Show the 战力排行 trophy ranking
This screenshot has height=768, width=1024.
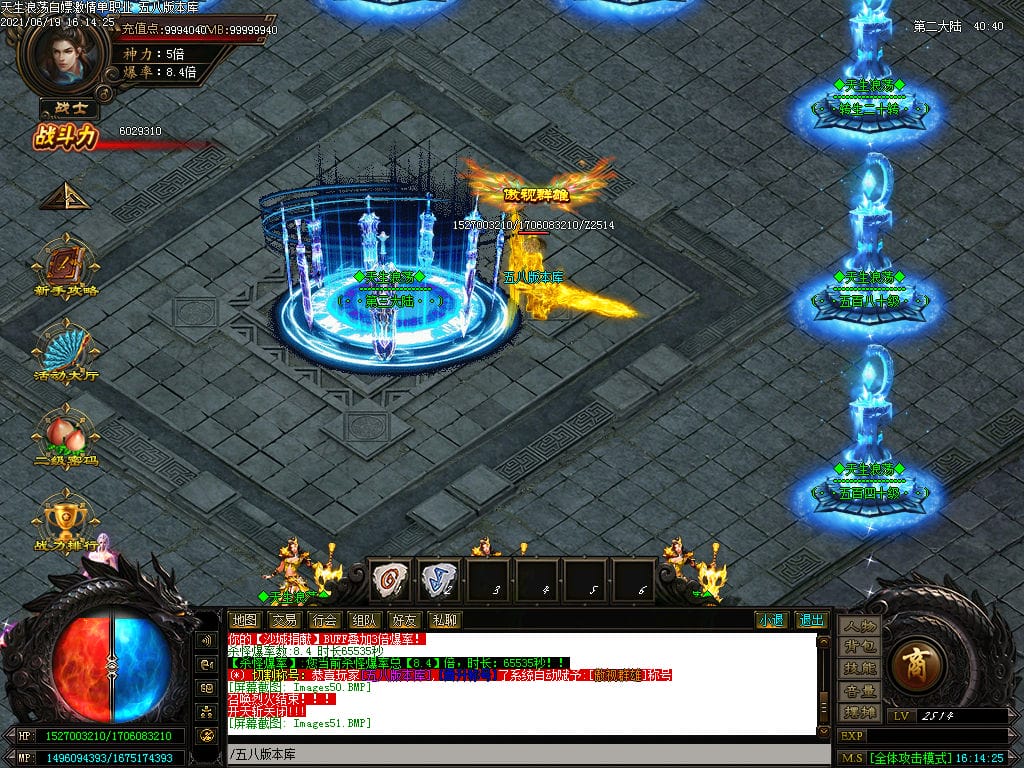click(x=65, y=518)
